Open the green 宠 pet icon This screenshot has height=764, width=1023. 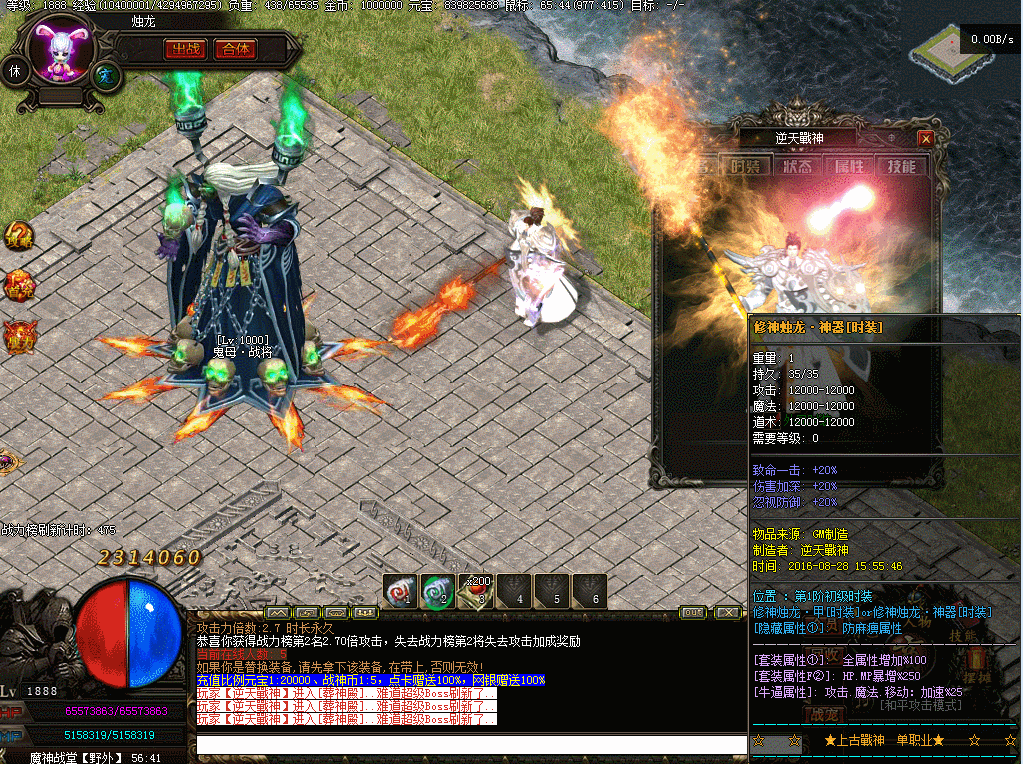coord(105,75)
